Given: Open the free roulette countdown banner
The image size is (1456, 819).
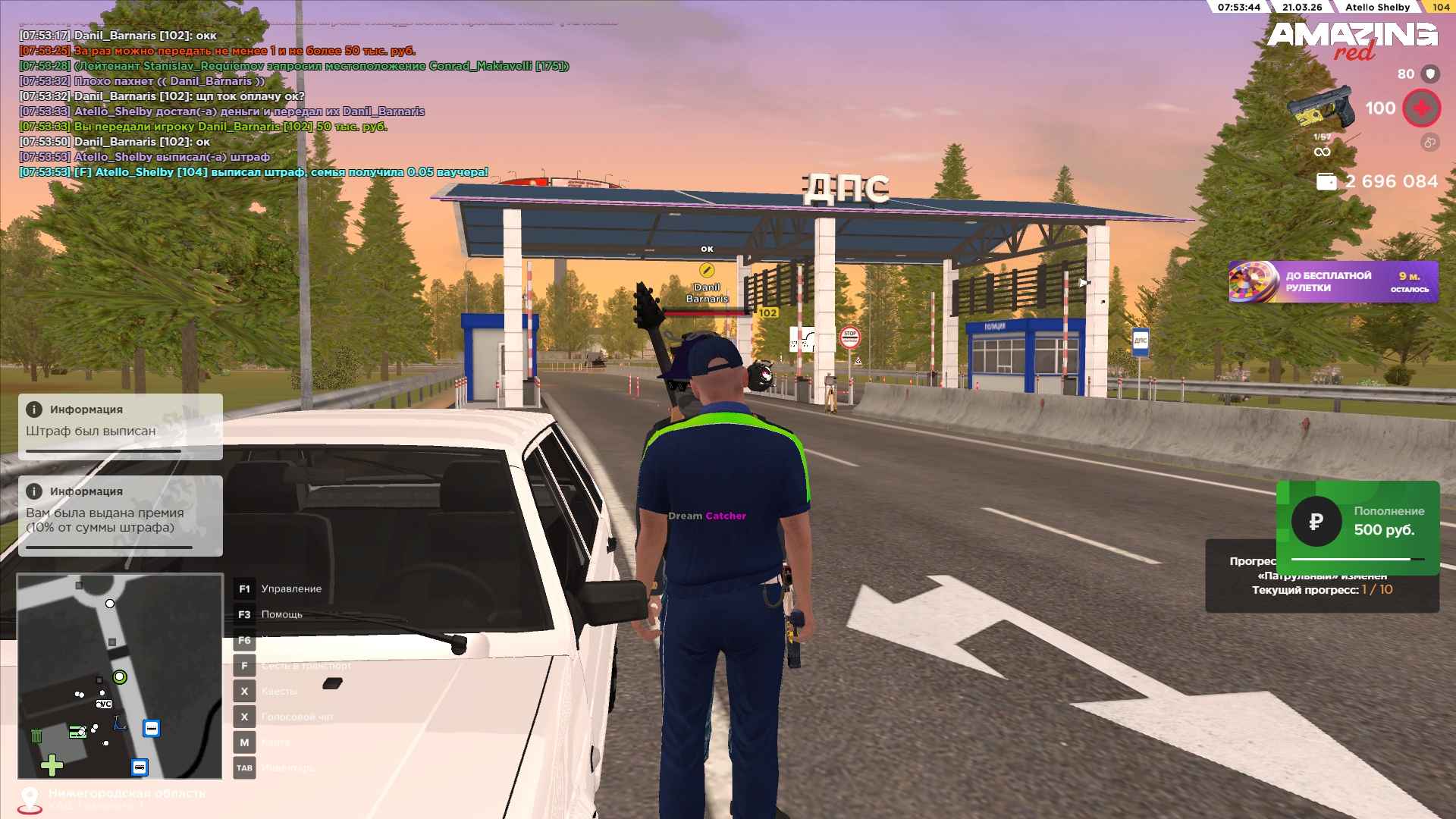Looking at the screenshot, I should (x=1333, y=281).
